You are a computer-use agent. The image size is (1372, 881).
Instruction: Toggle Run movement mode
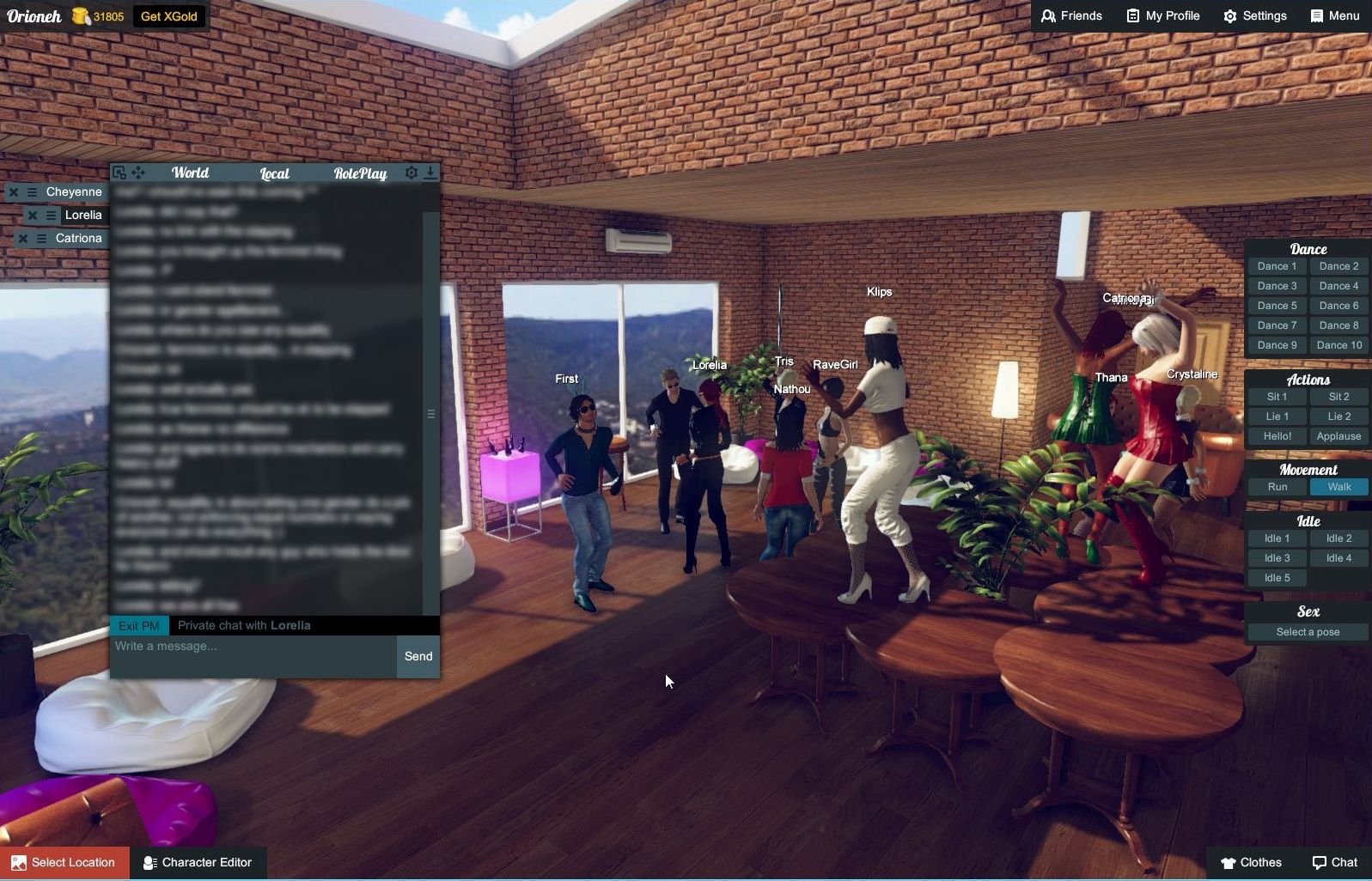click(x=1277, y=486)
